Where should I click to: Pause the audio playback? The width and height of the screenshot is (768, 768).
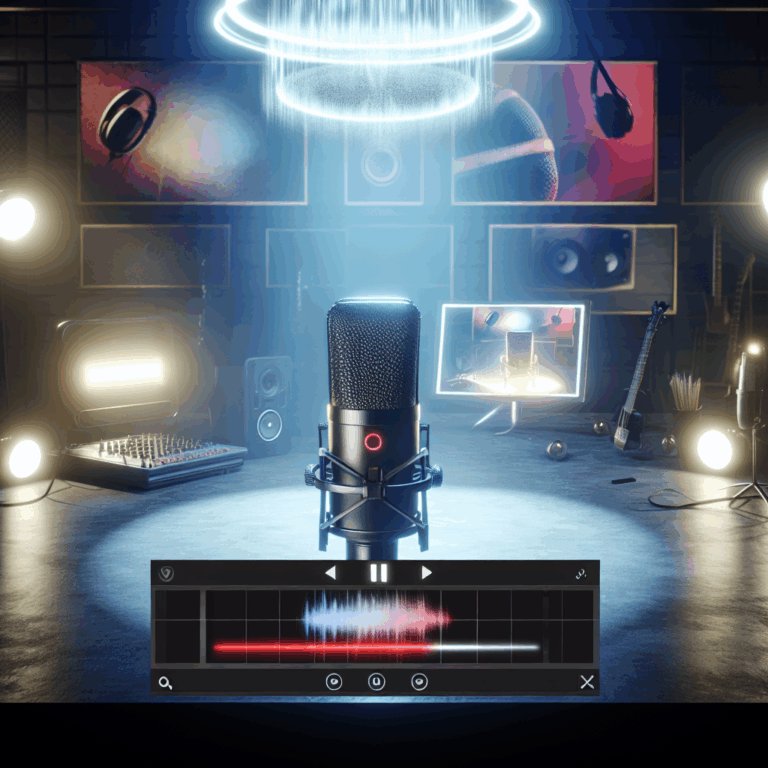point(378,573)
